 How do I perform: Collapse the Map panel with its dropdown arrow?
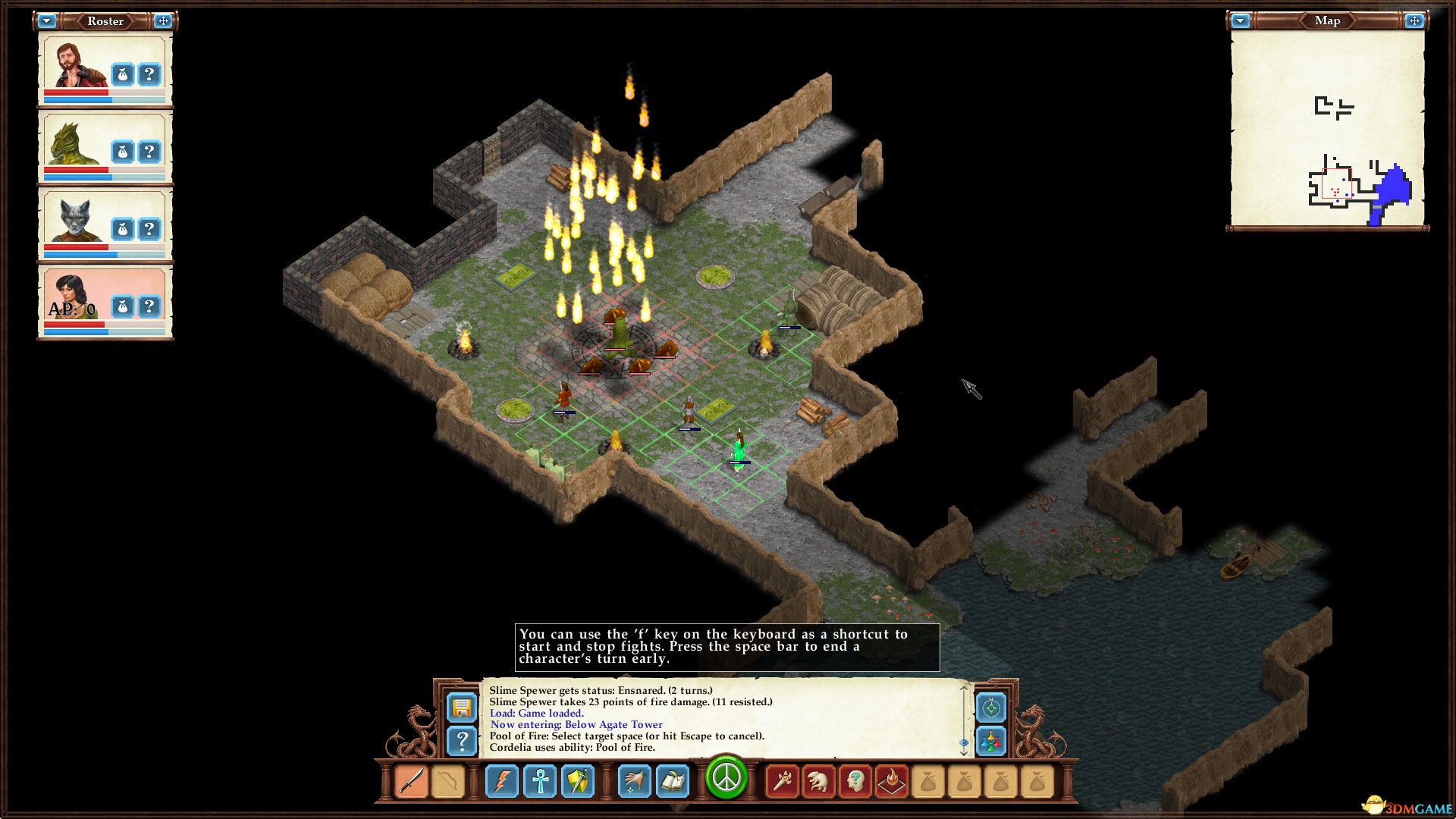coord(1241,21)
